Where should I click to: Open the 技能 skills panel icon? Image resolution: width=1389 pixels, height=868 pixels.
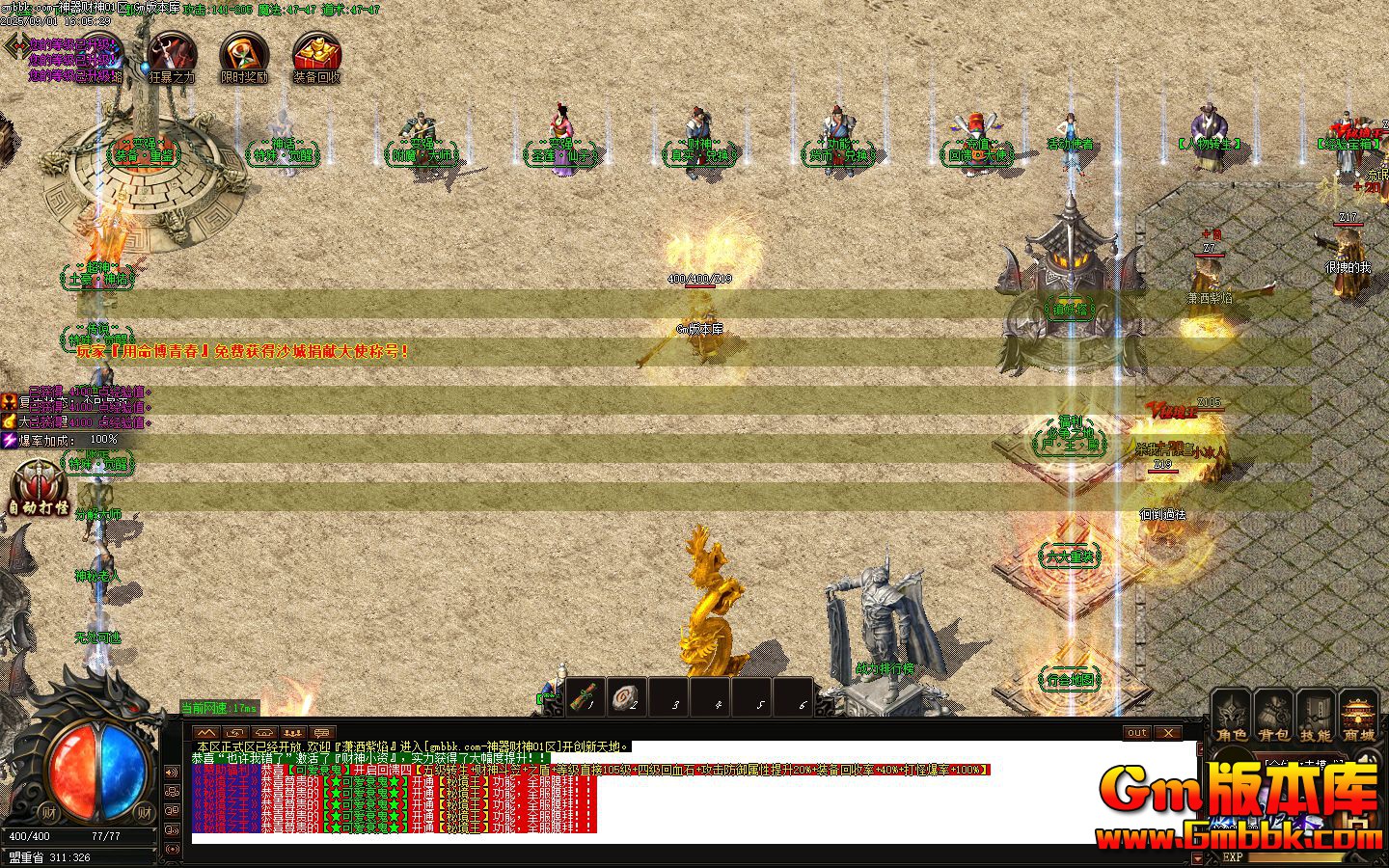click(x=1316, y=716)
